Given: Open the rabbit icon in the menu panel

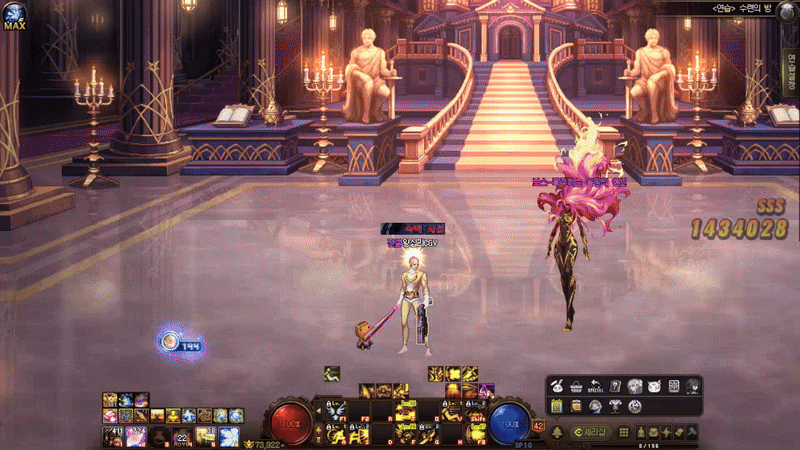Looking at the screenshot, I should click(558, 386).
